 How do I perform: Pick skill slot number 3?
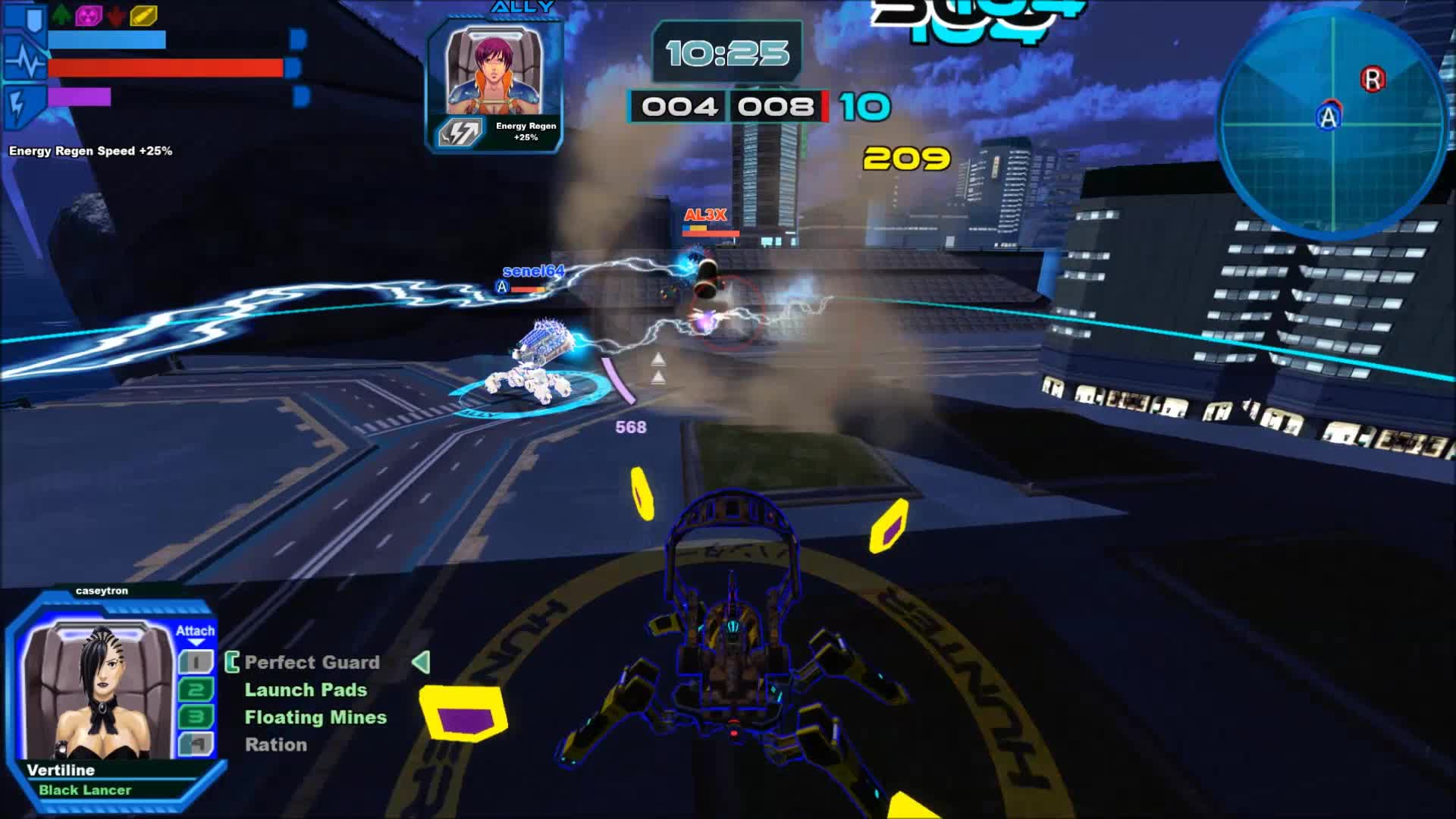click(196, 717)
